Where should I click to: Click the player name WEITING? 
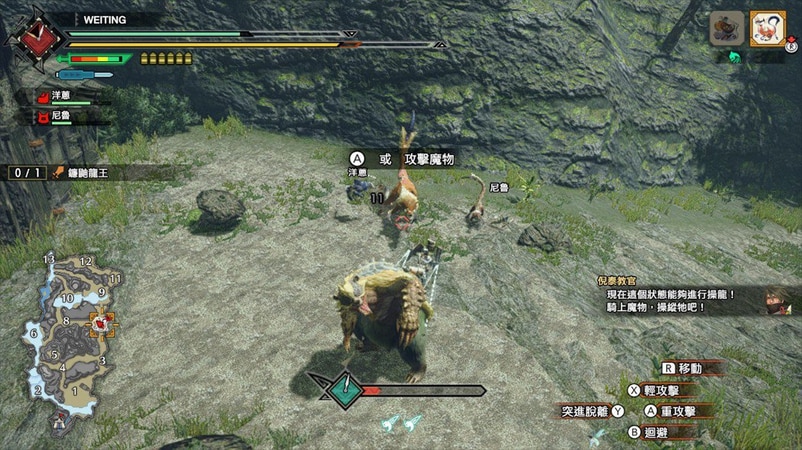click(x=103, y=19)
